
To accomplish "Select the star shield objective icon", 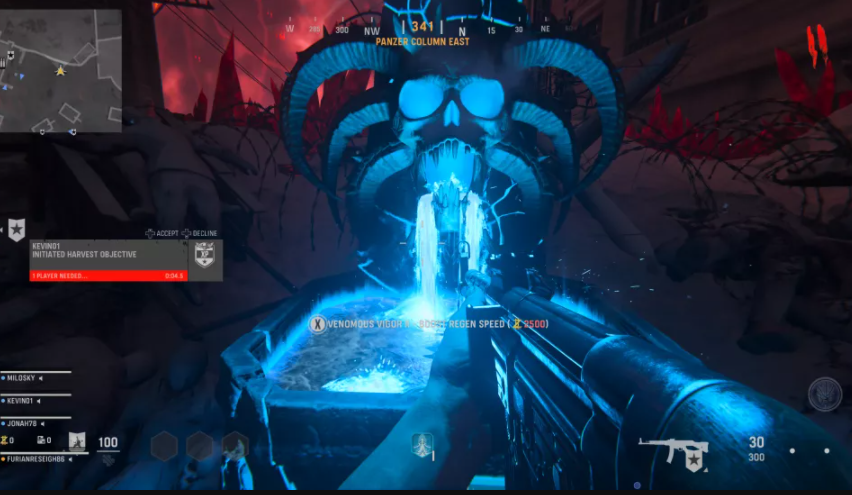I will point(17,230).
